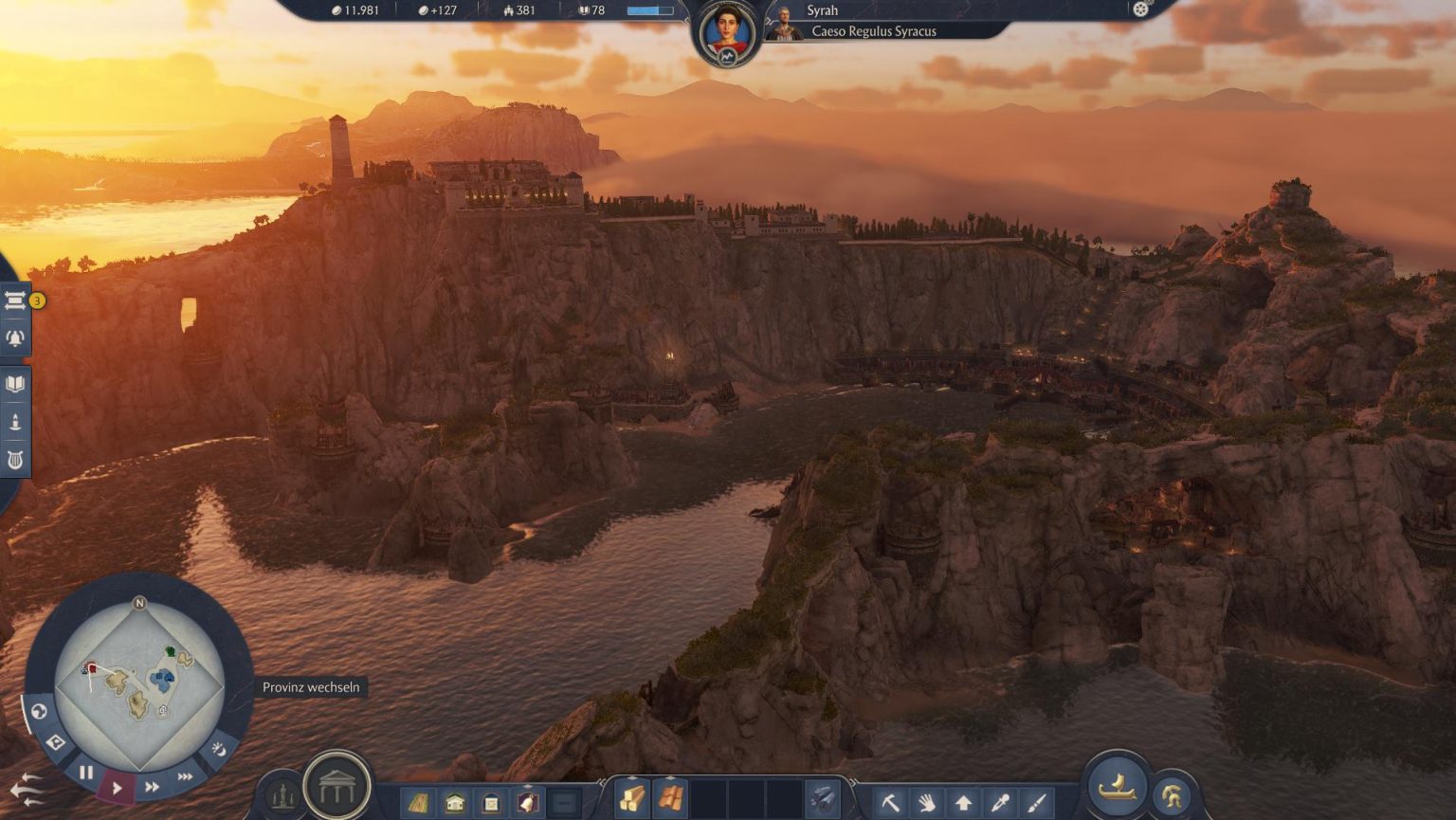Show notifications with the bell icon
Screen dimensions: 1456x820
click(15, 338)
